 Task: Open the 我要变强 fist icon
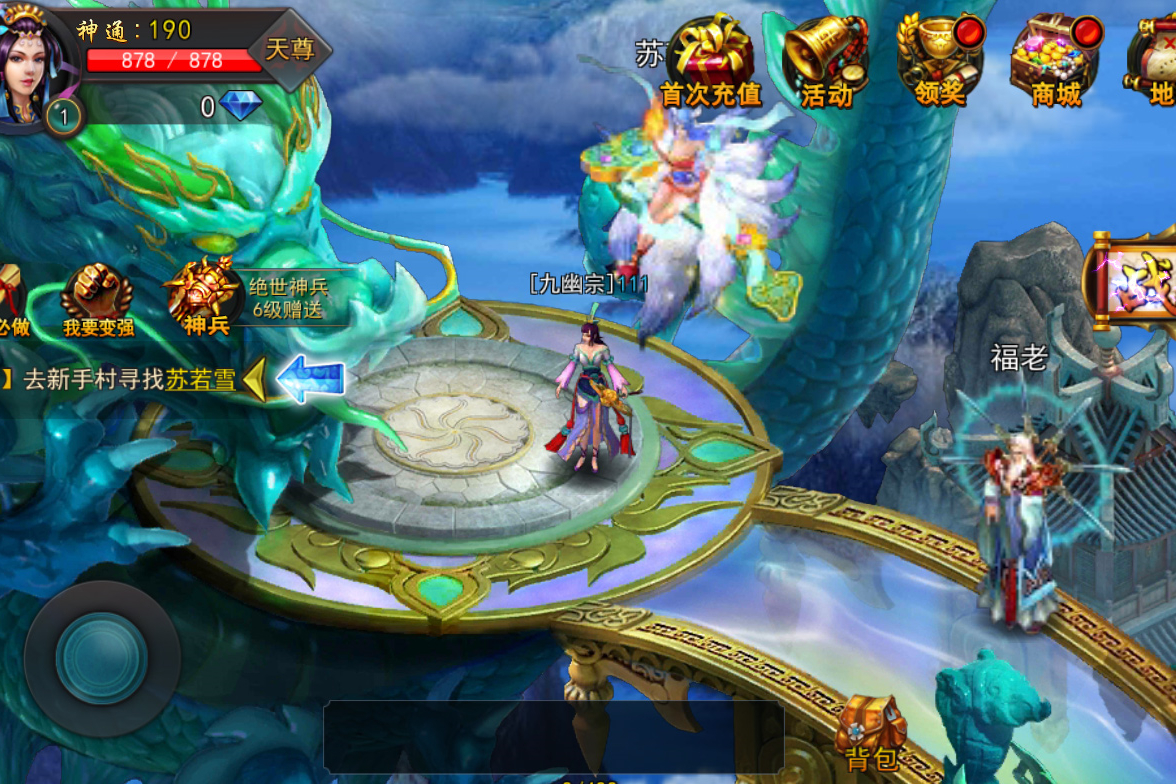pos(97,299)
